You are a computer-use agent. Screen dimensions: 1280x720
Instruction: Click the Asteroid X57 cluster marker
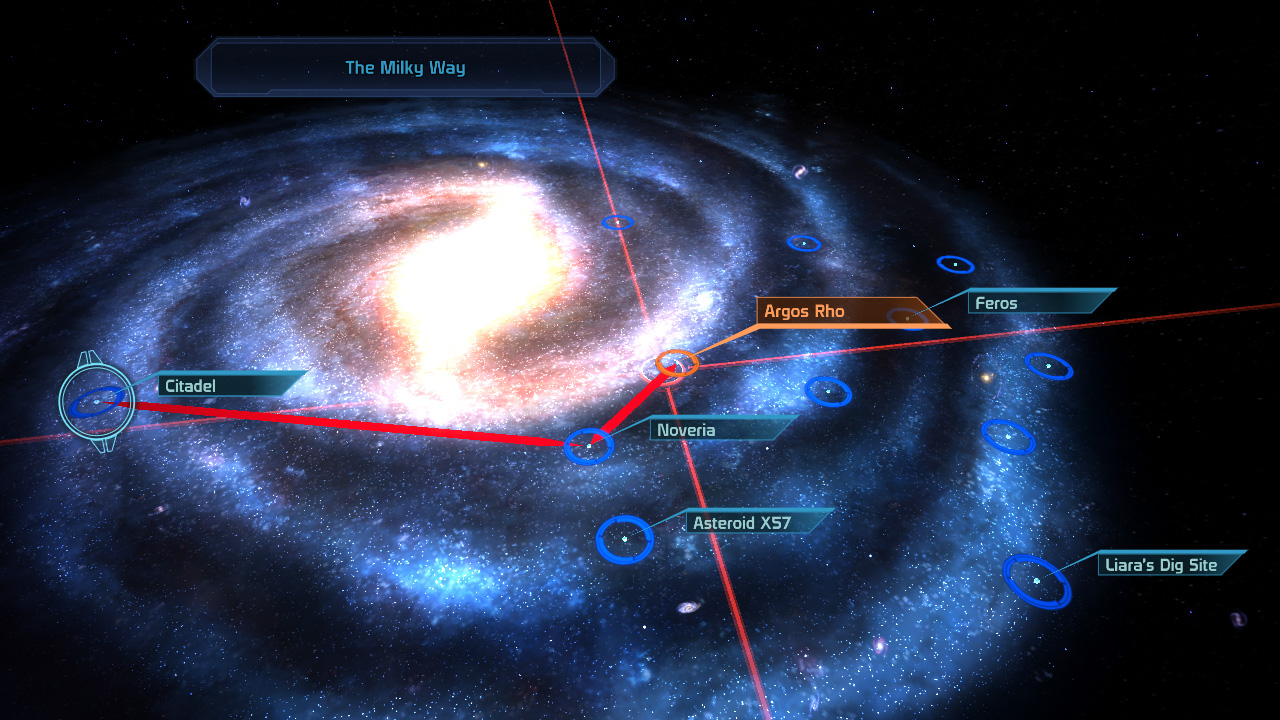(x=625, y=537)
